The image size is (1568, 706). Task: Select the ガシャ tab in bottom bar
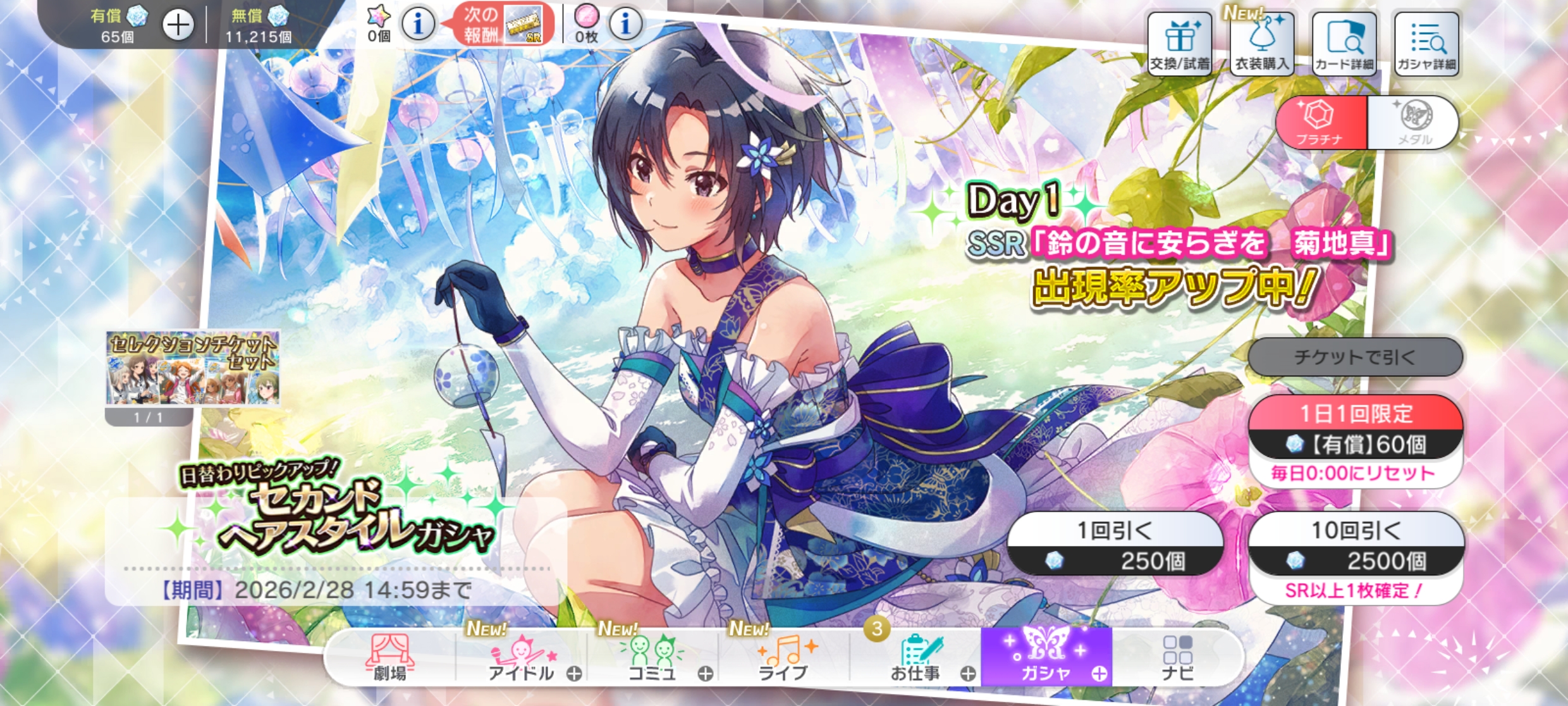[1046, 658]
